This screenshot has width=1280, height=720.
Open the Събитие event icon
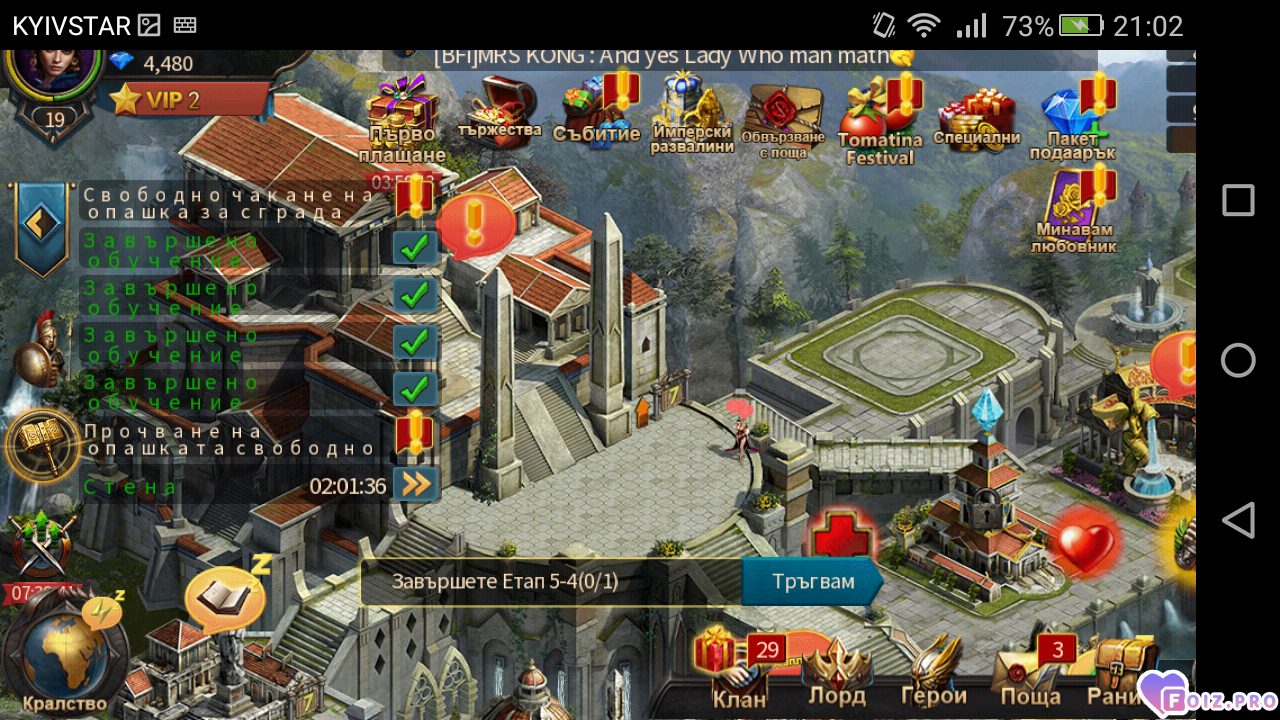pos(596,112)
